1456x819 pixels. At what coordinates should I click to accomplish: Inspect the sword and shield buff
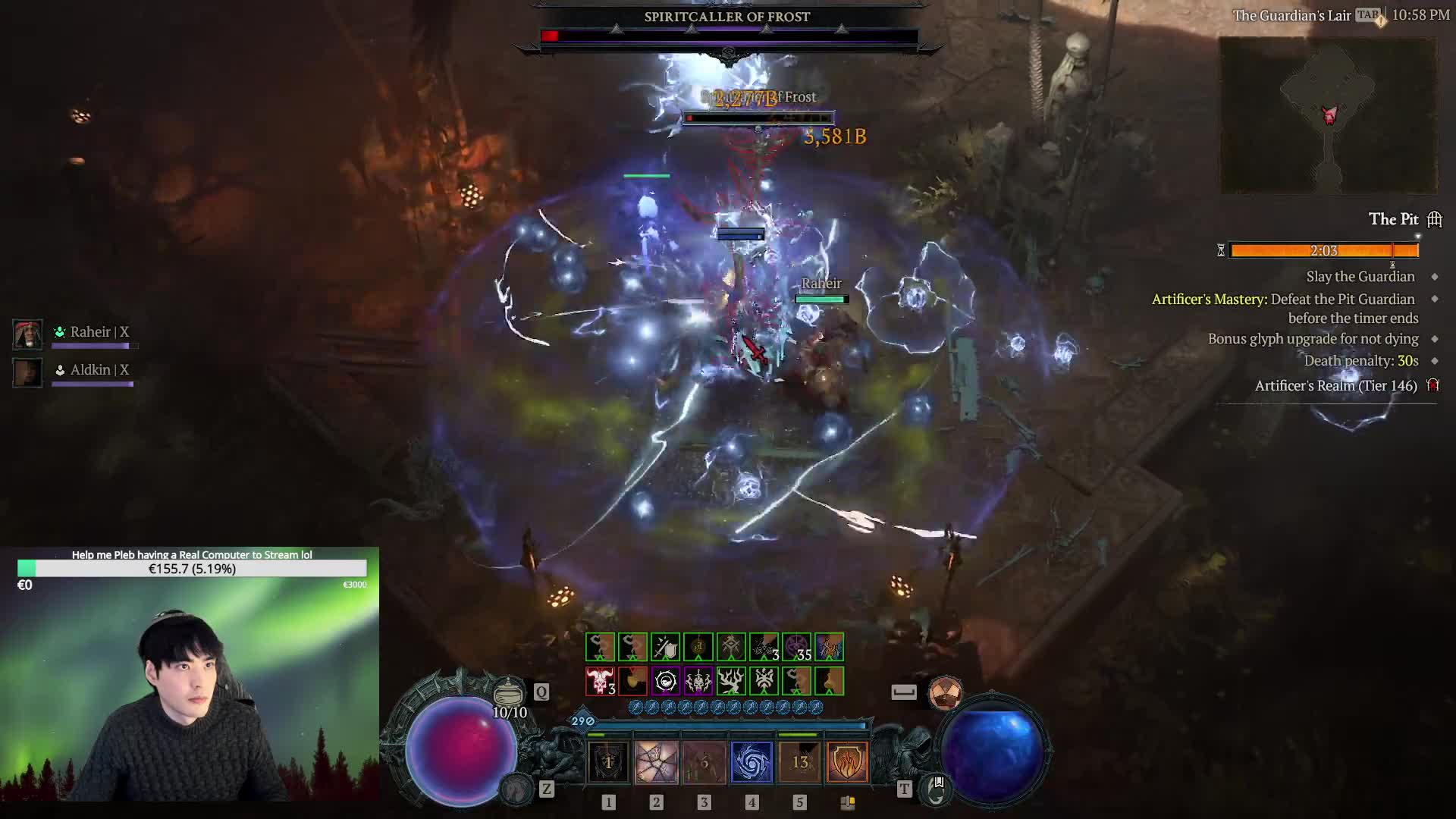coord(665,648)
